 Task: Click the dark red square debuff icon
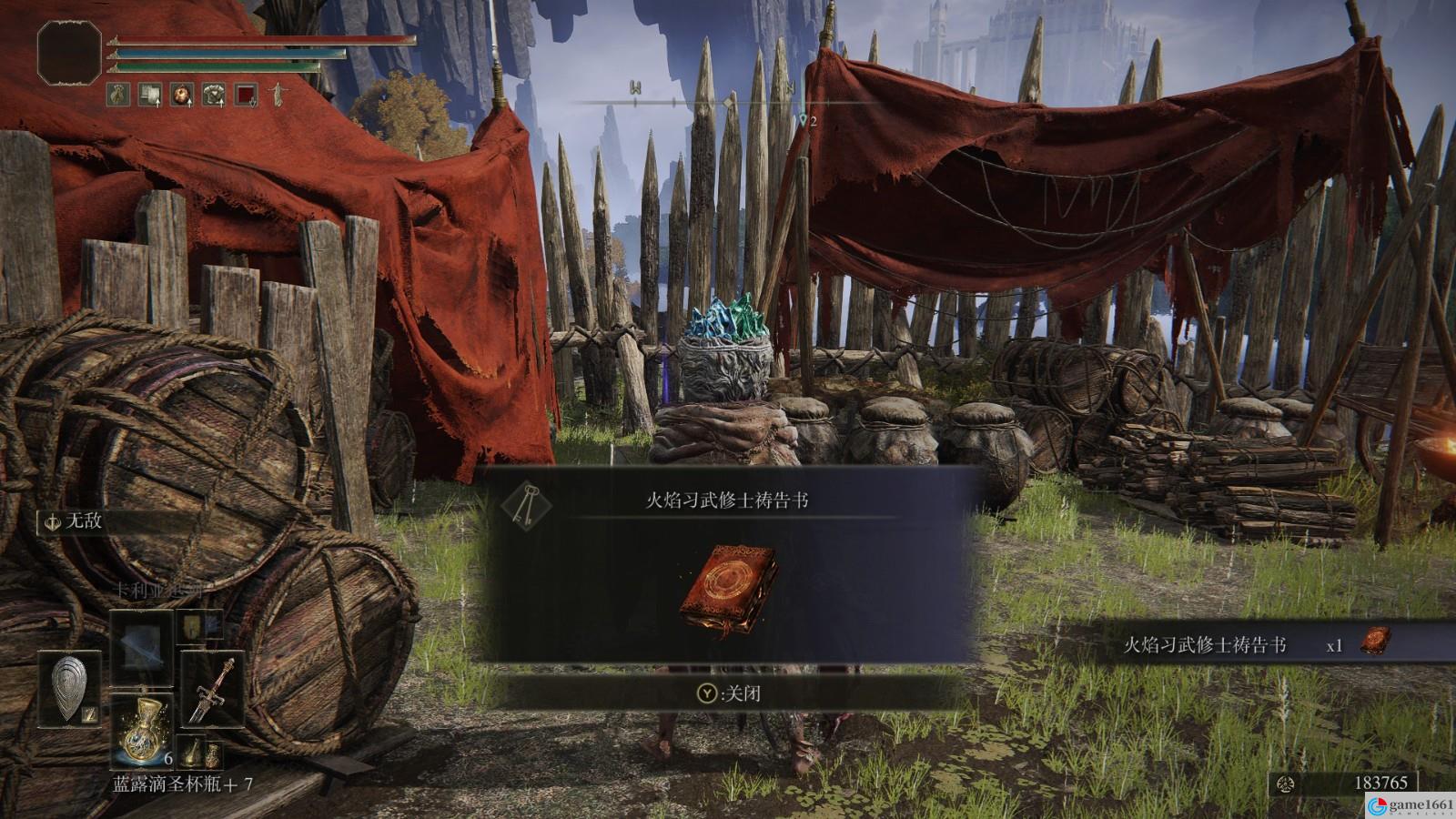(x=246, y=93)
